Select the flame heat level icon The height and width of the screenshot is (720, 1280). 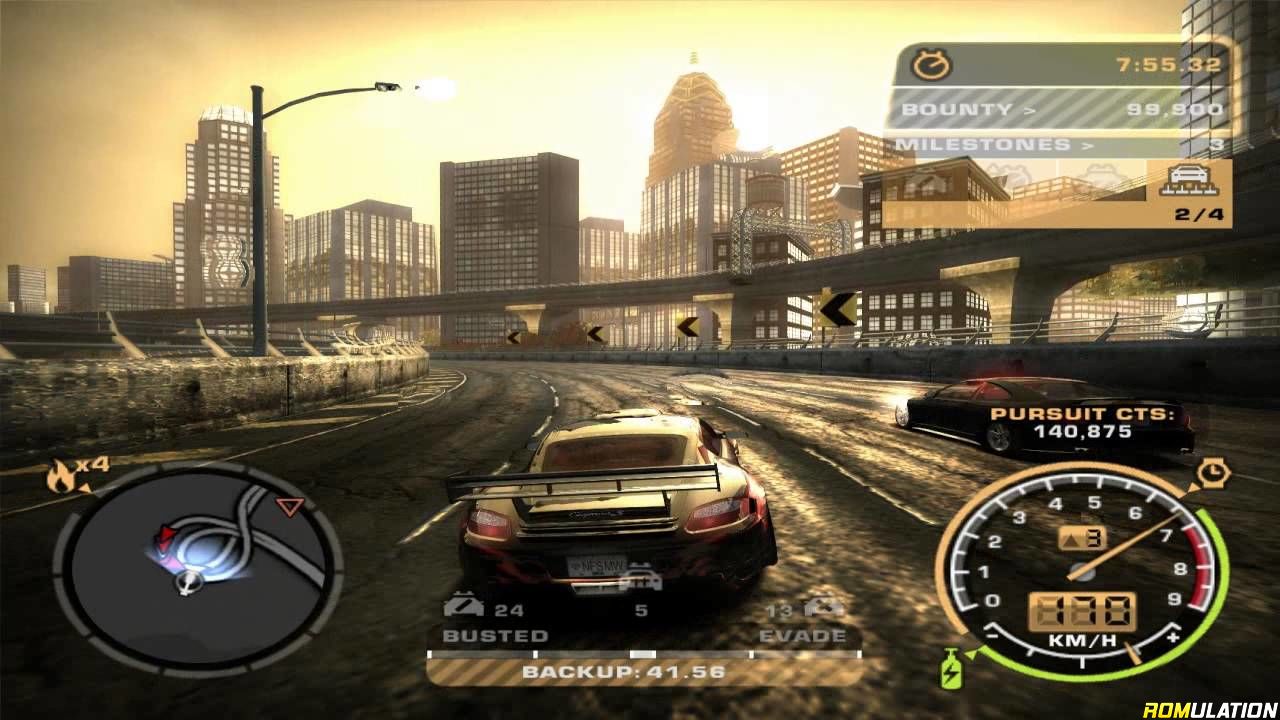(x=60, y=477)
